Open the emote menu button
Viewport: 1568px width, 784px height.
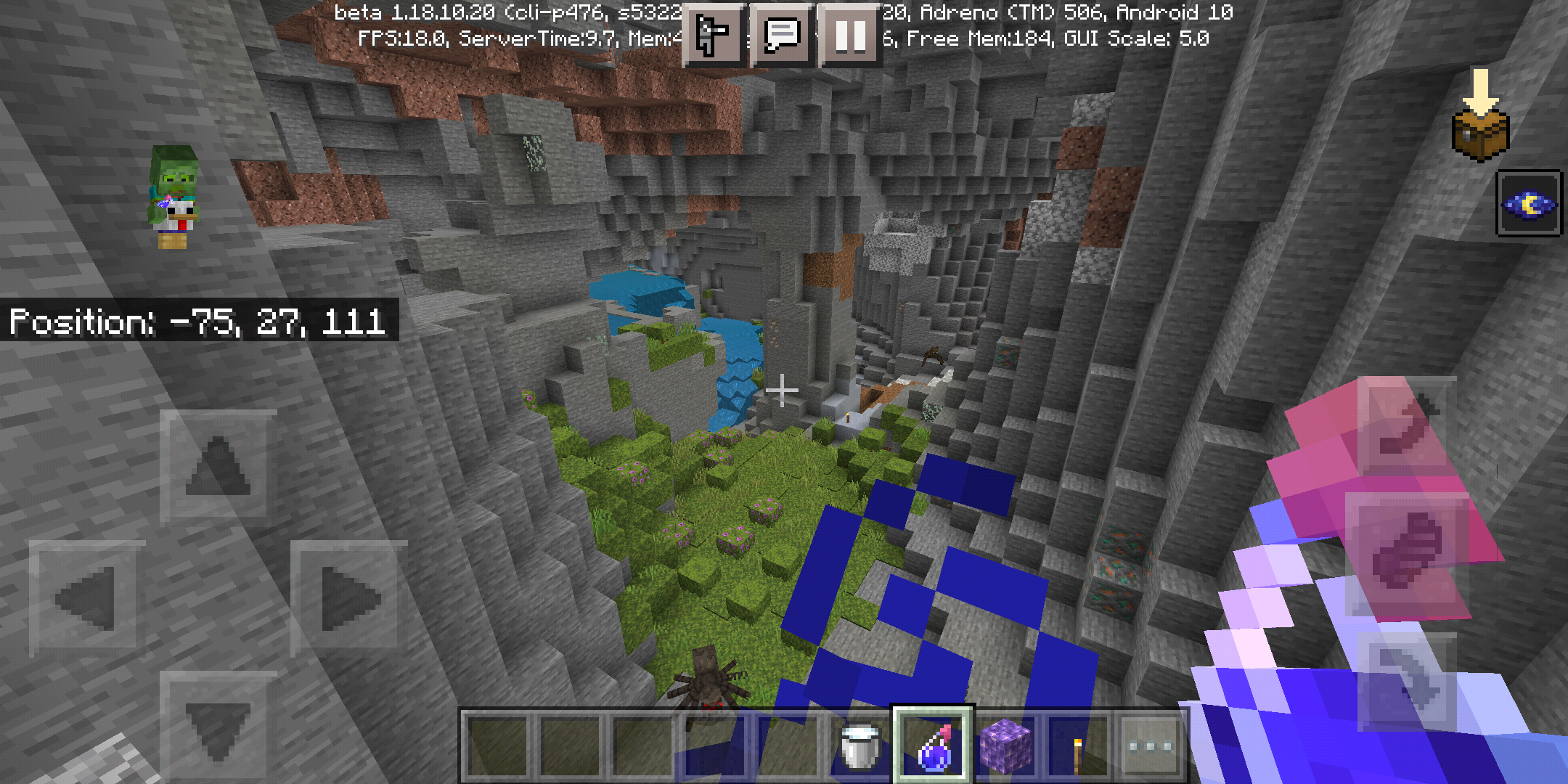point(713,36)
